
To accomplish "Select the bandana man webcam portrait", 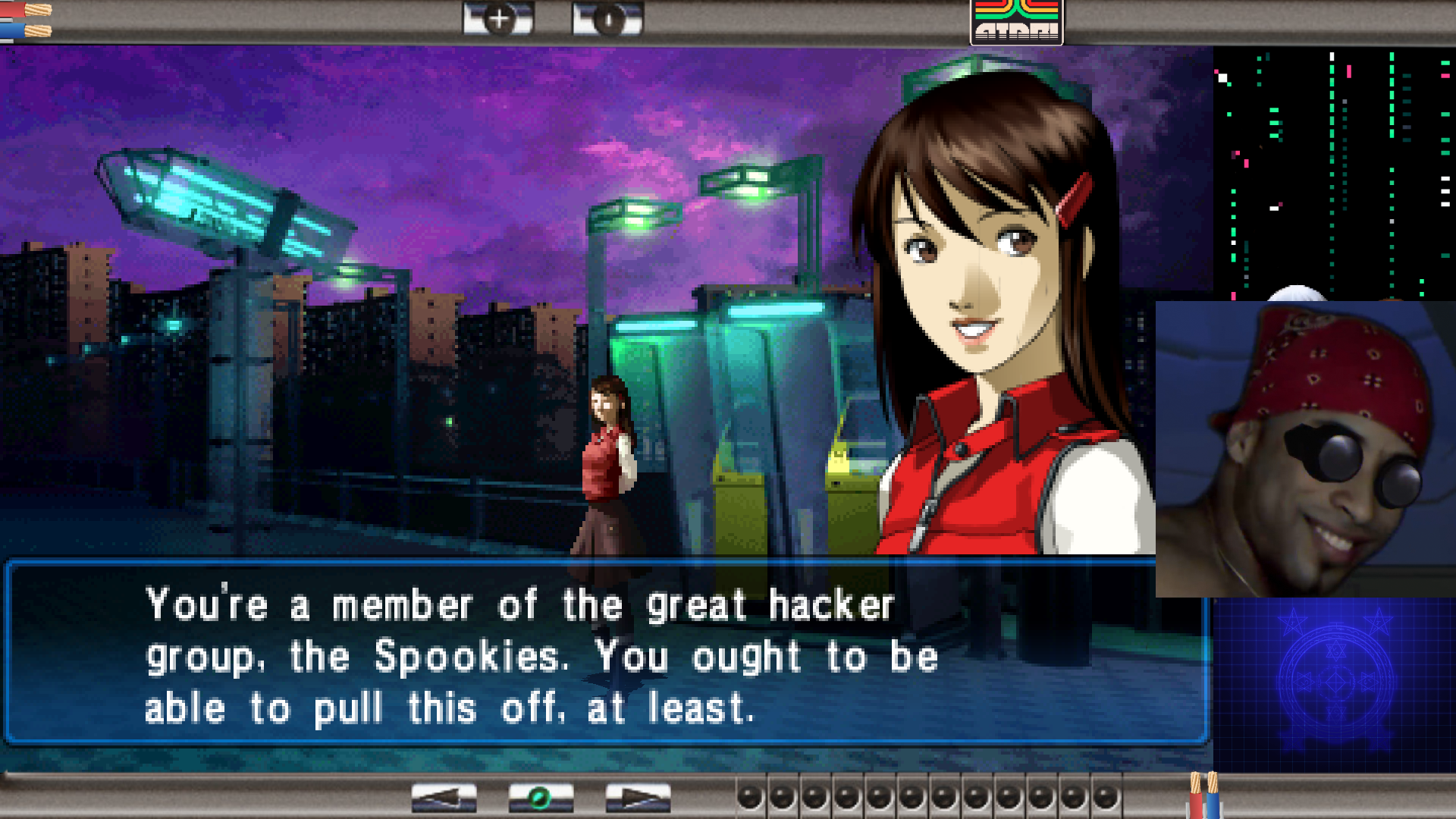I will [x=1305, y=449].
